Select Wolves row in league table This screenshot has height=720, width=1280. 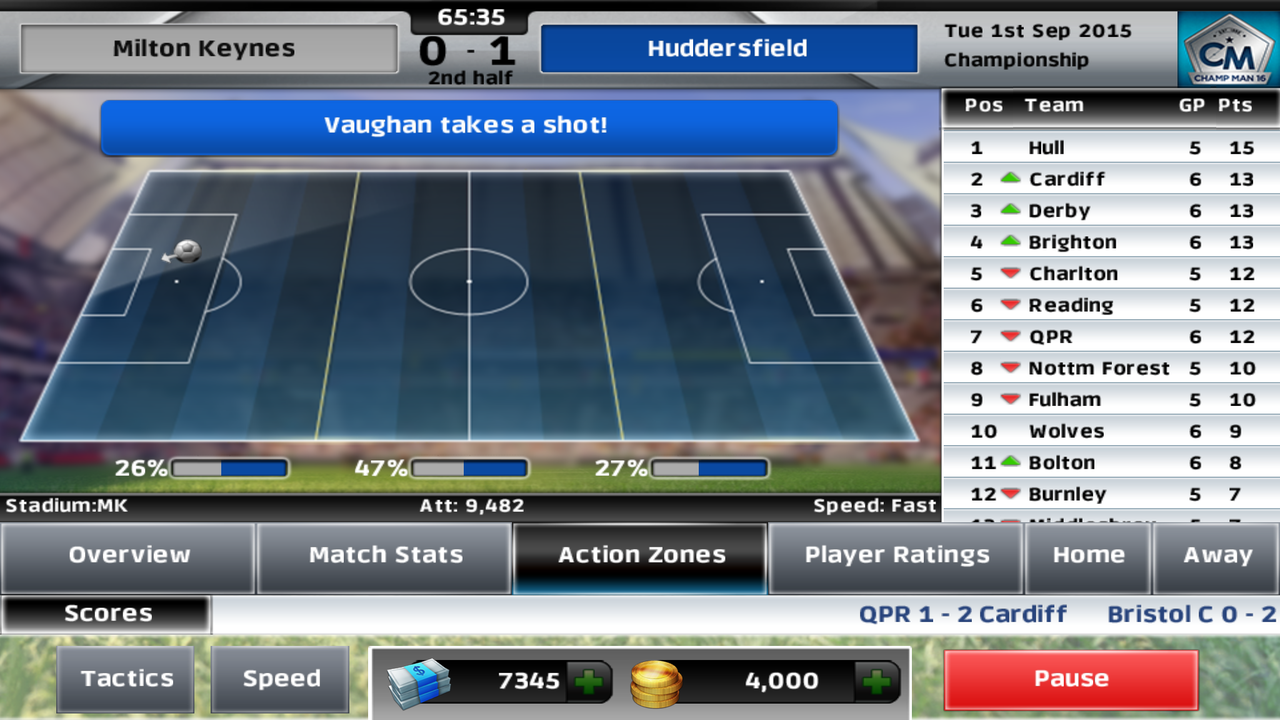[1110, 431]
